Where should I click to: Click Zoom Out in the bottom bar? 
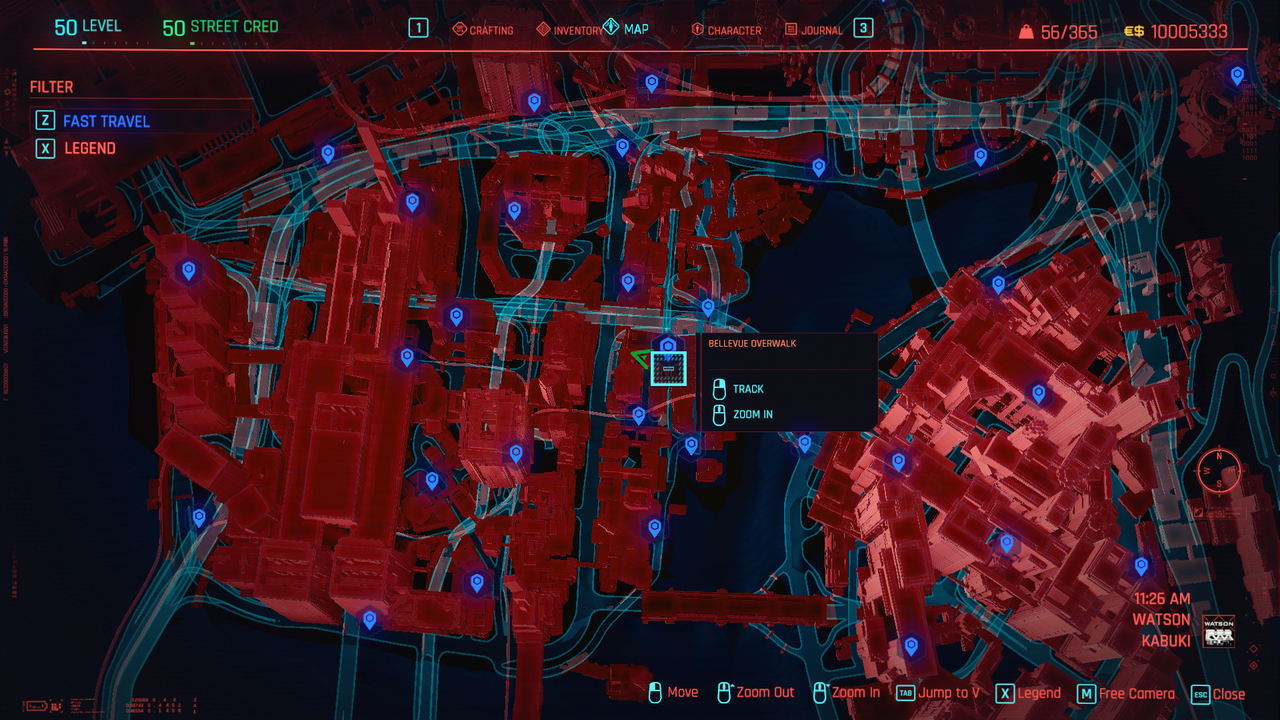pyautogui.click(x=765, y=693)
